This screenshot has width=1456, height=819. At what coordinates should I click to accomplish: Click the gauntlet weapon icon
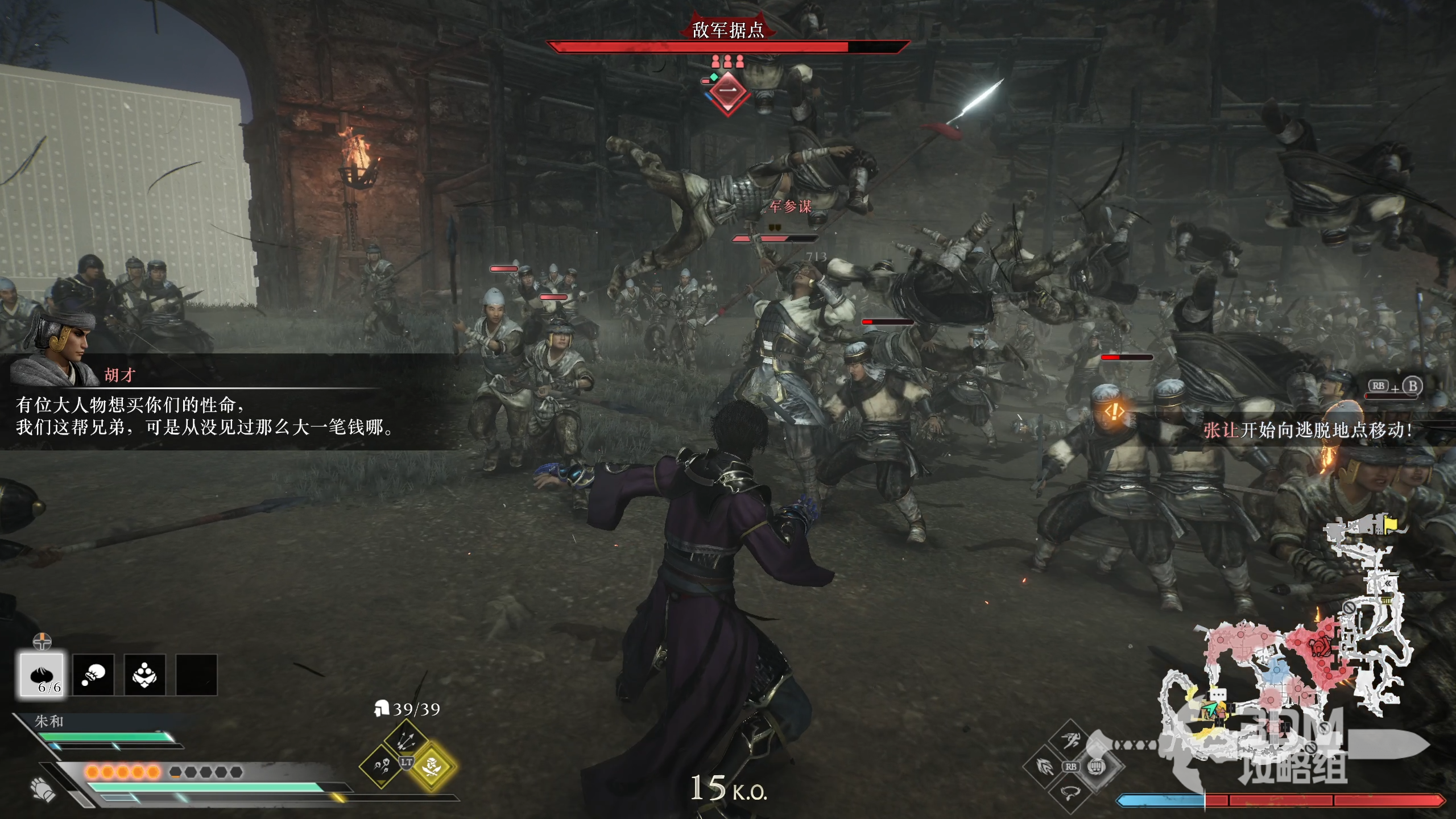[43, 788]
